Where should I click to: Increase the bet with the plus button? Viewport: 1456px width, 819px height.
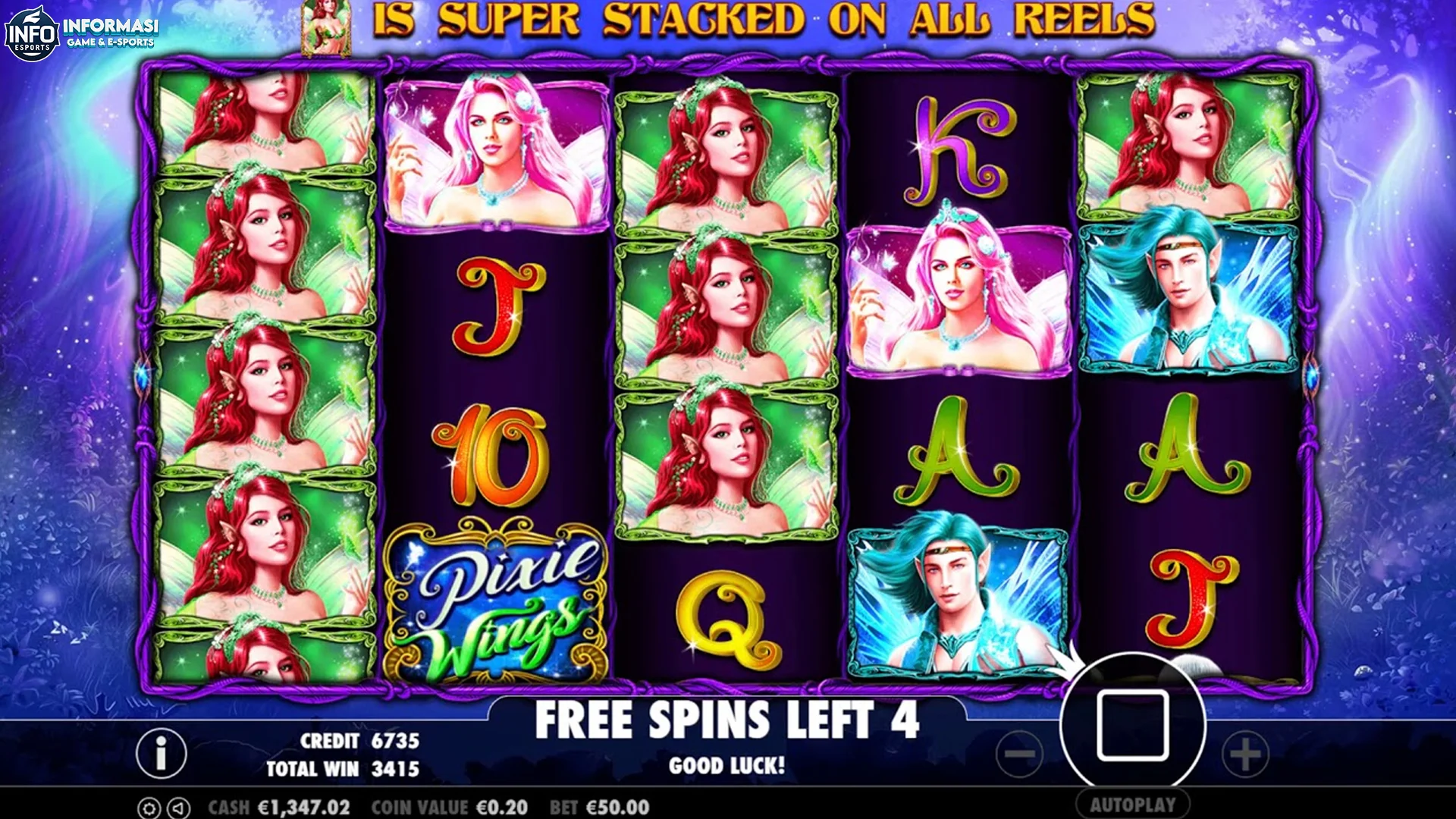click(x=1244, y=754)
